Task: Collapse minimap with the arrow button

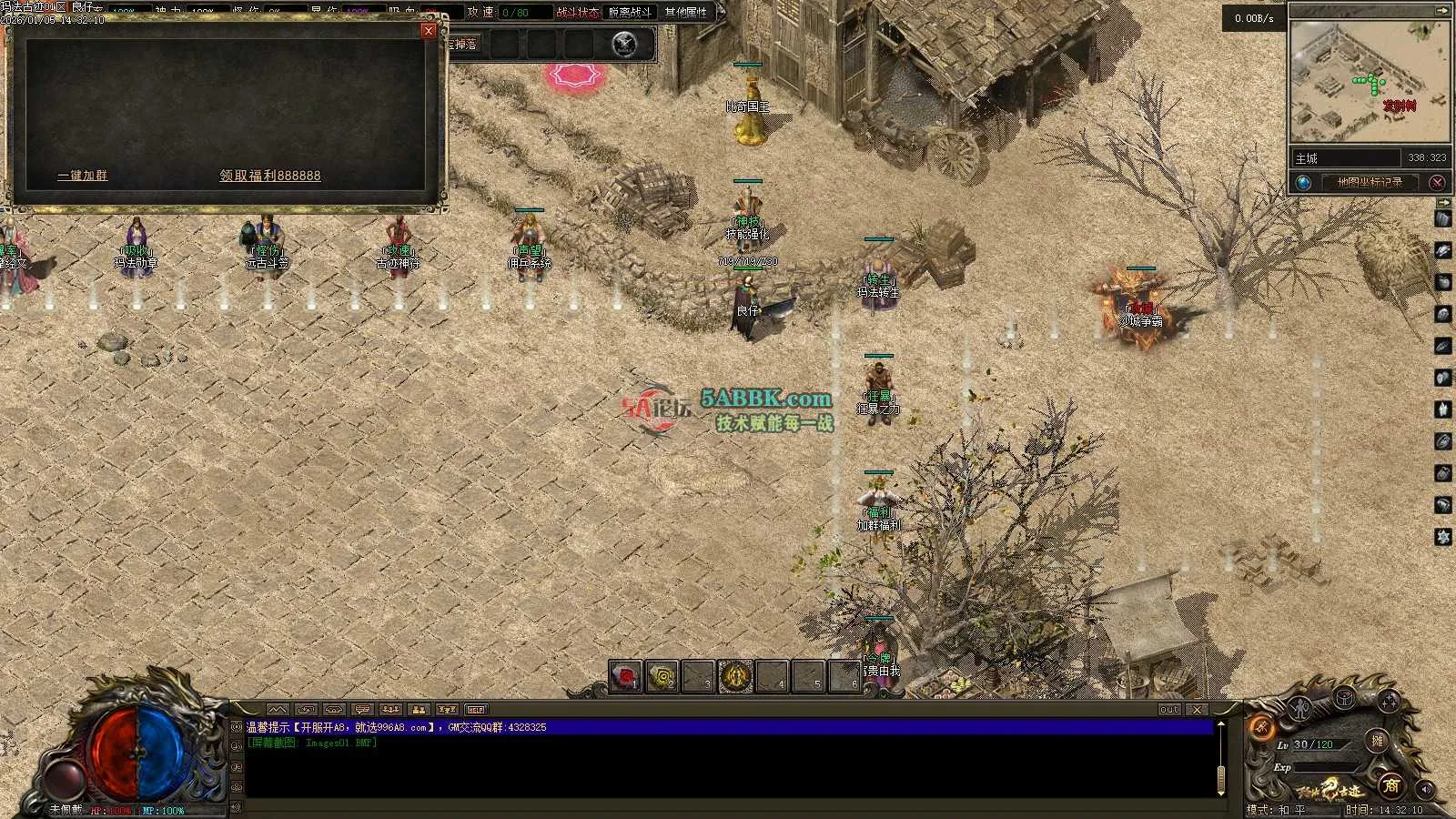Action: click(1441, 11)
